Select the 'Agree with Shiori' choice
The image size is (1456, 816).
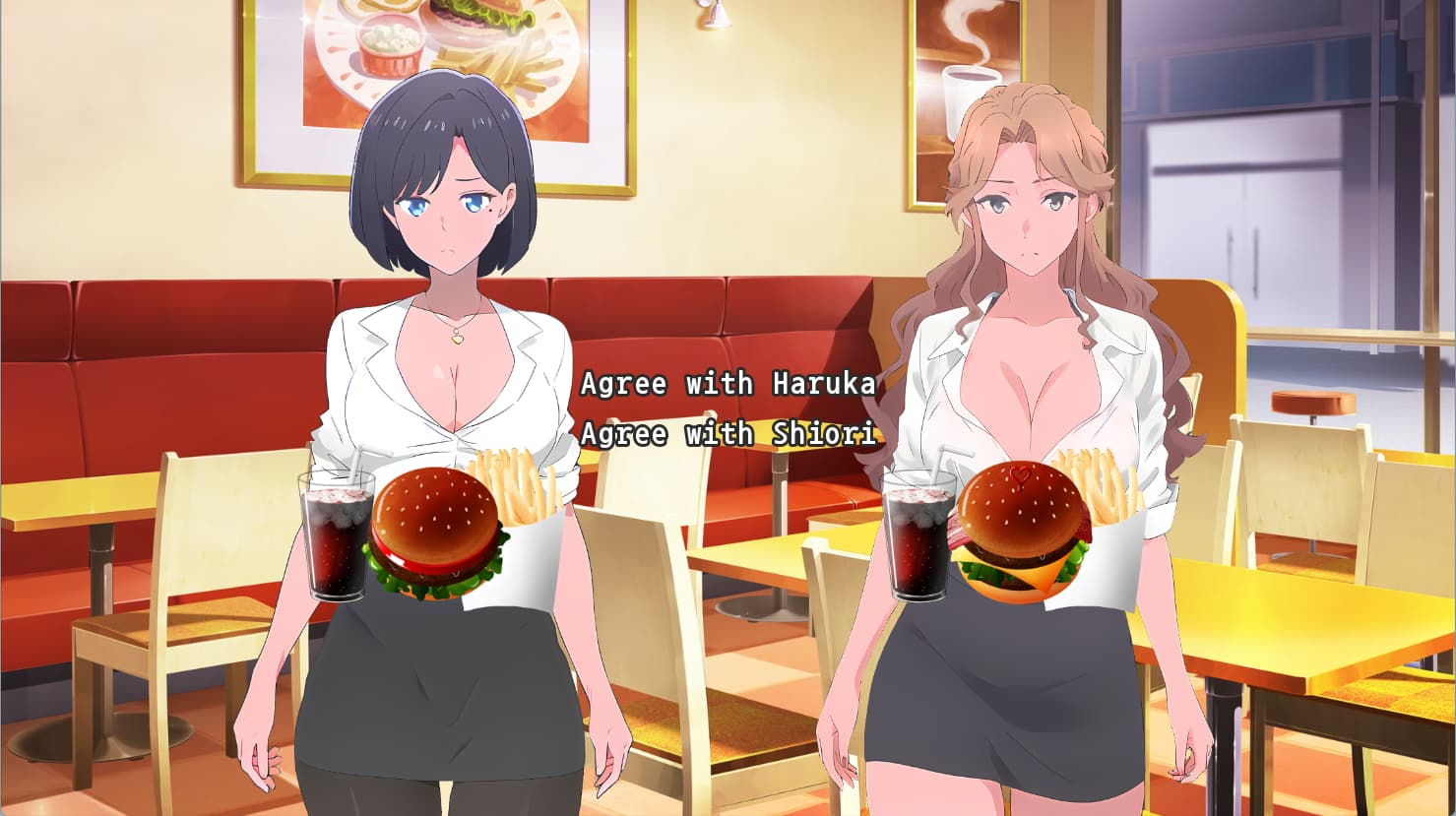point(728,433)
